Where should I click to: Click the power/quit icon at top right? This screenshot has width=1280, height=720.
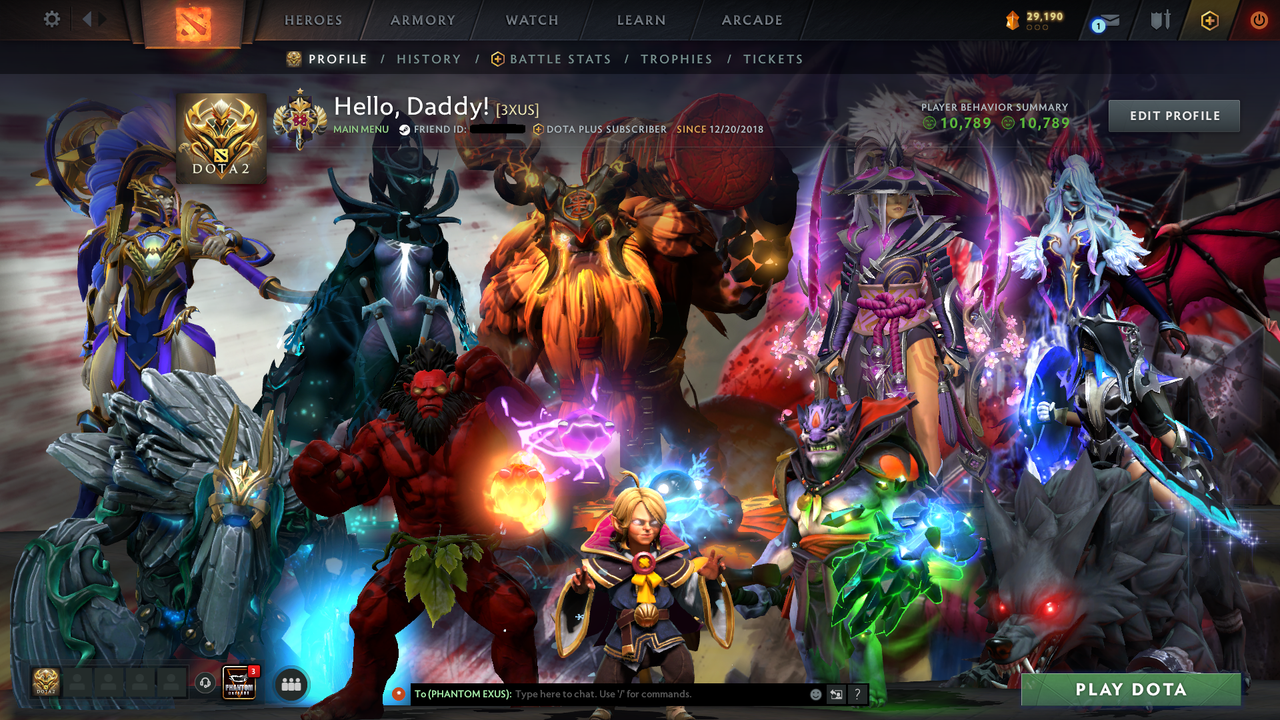[1257, 18]
